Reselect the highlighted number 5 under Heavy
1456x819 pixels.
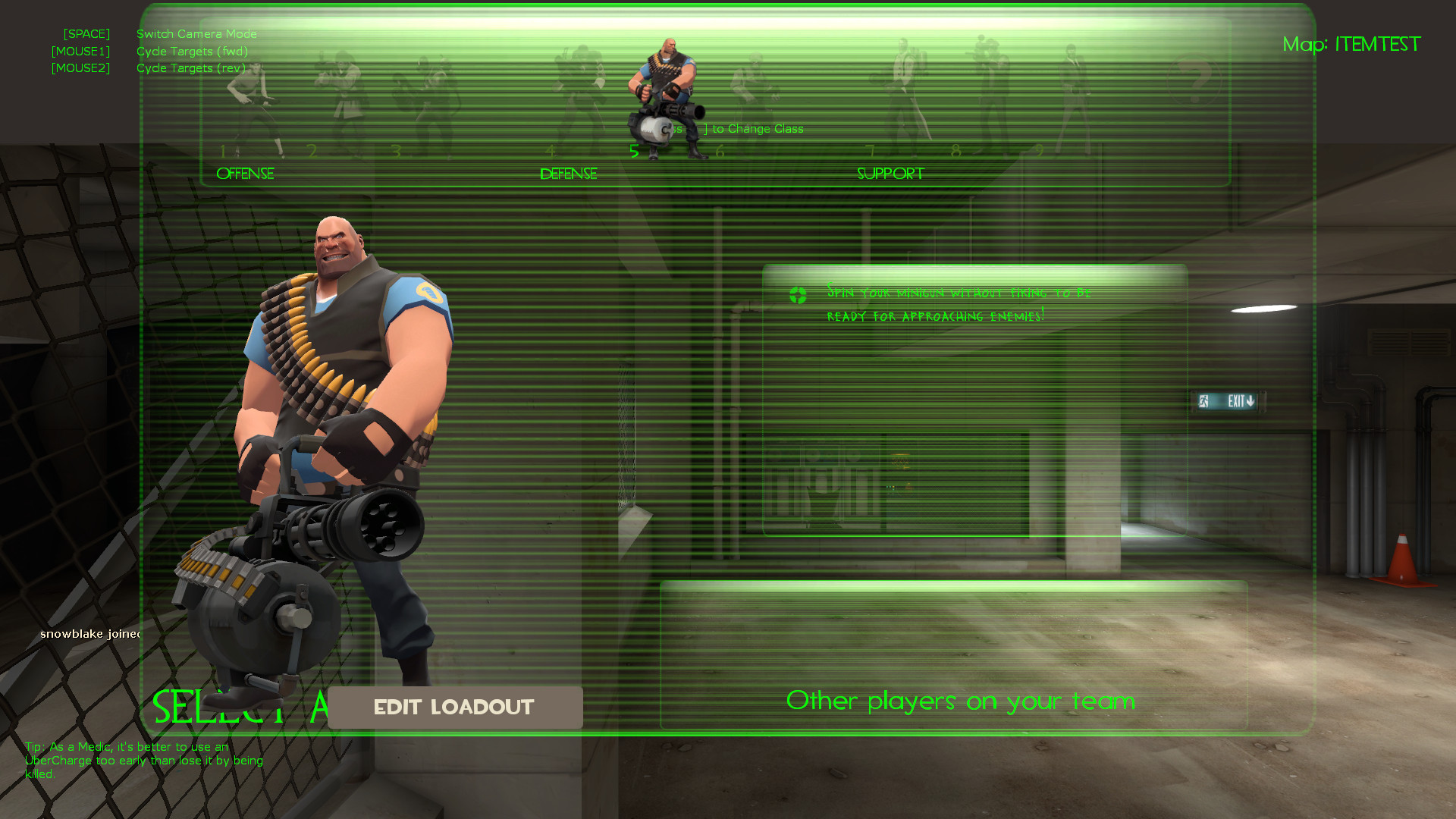[635, 151]
